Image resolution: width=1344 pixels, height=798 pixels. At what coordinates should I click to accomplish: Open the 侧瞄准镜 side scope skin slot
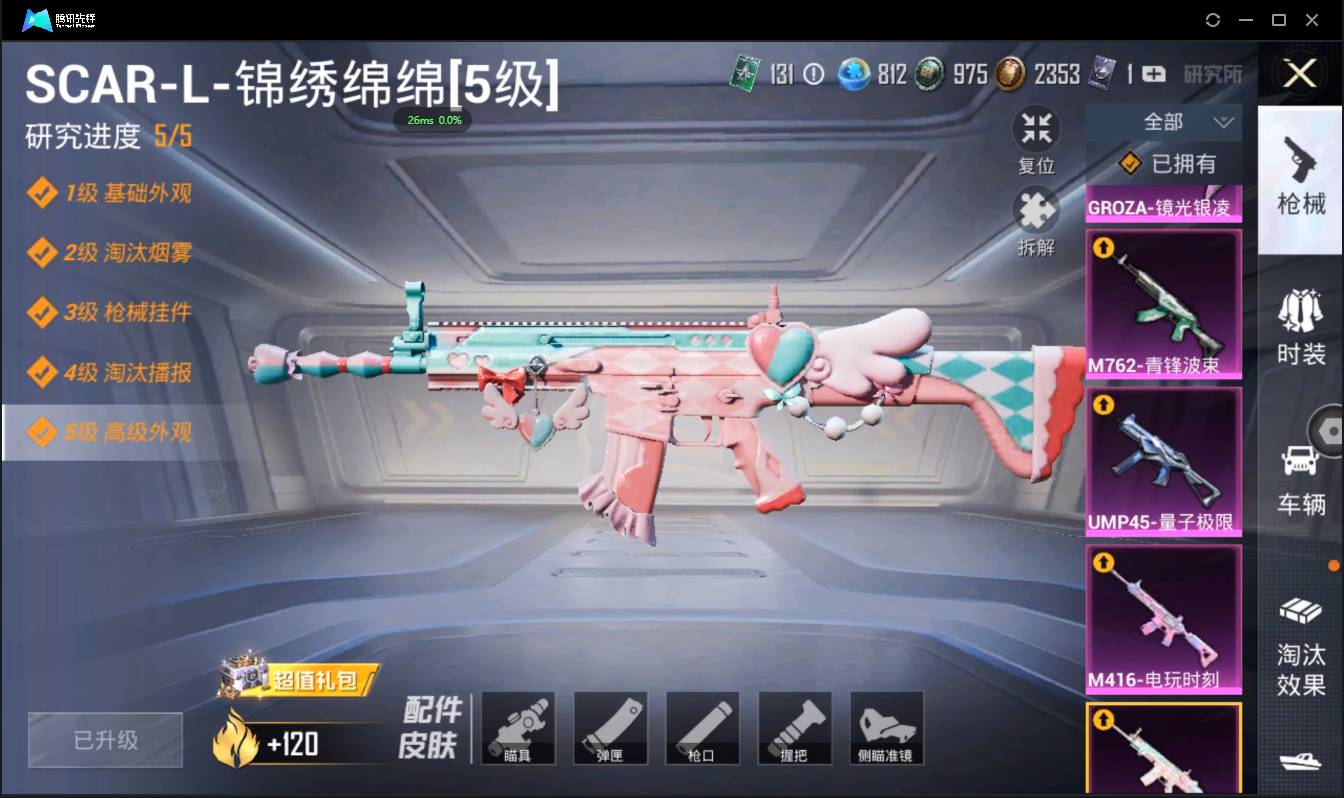tap(886, 727)
